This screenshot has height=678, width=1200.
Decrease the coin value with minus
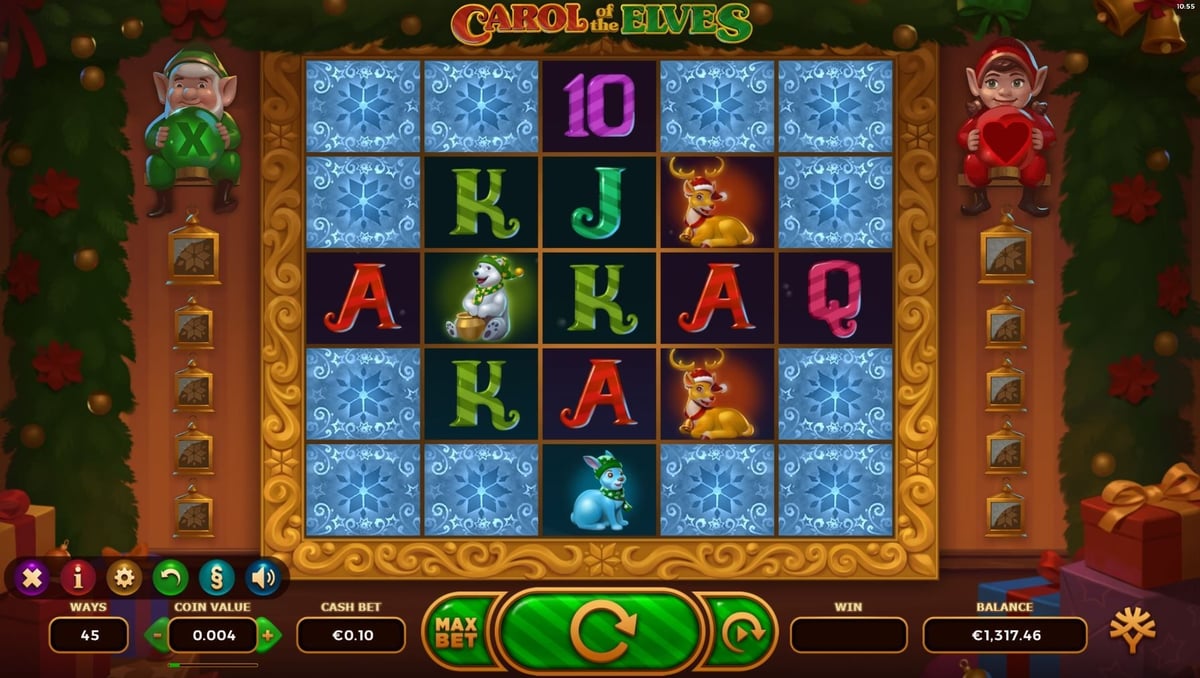tap(159, 634)
